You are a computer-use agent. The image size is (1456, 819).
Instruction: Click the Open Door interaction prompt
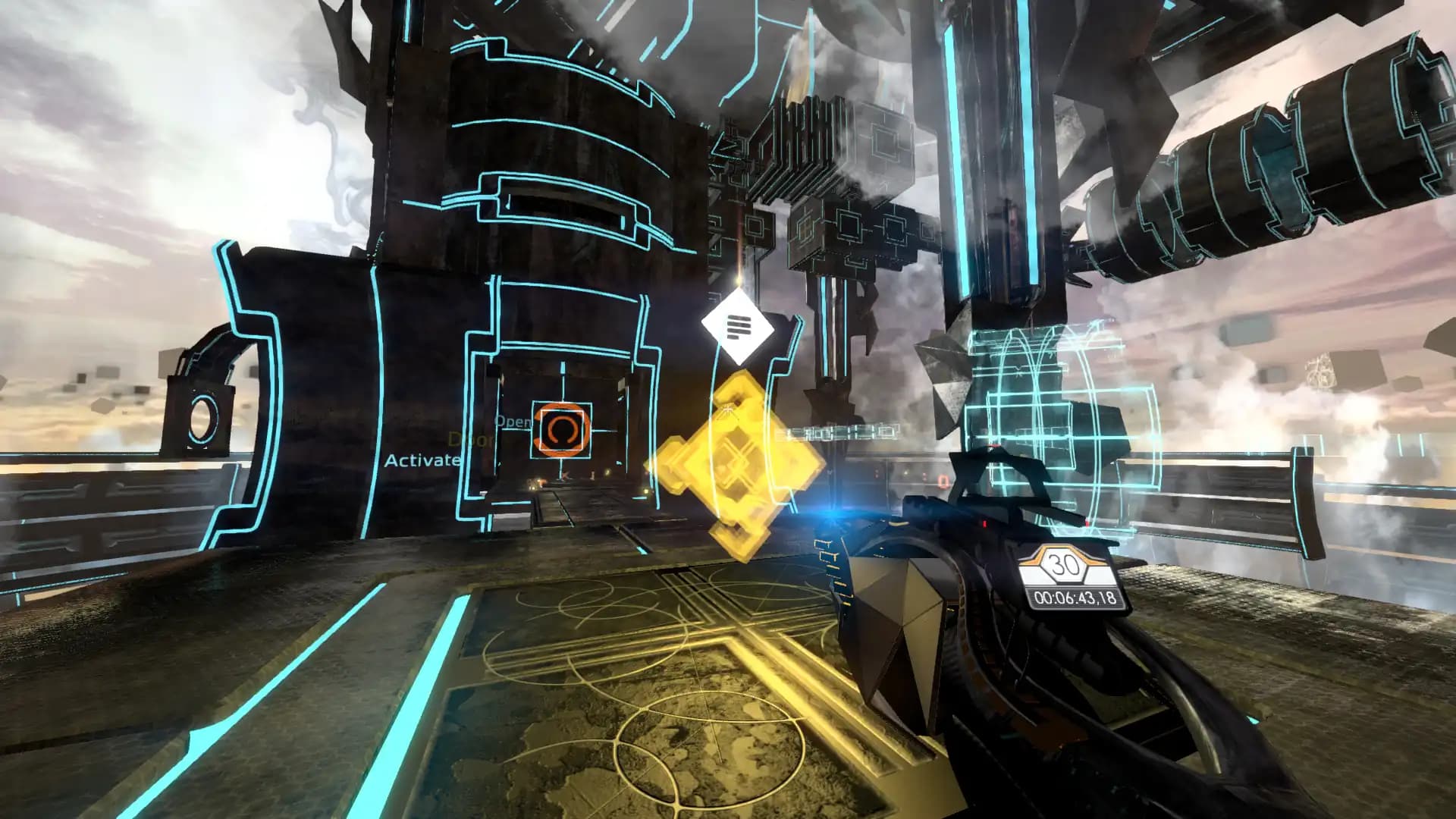(493, 431)
